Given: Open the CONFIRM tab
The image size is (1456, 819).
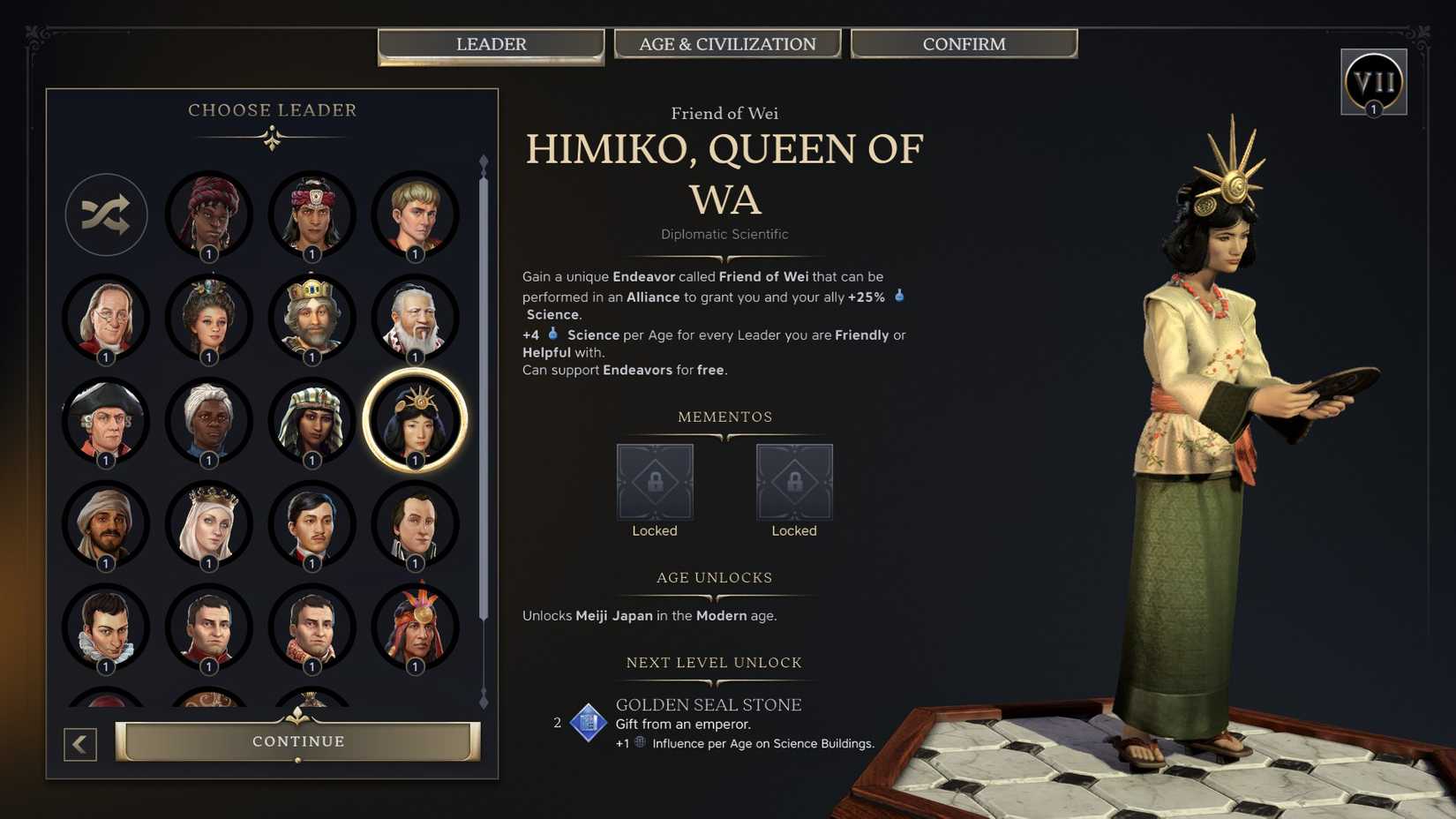Looking at the screenshot, I should [964, 43].
